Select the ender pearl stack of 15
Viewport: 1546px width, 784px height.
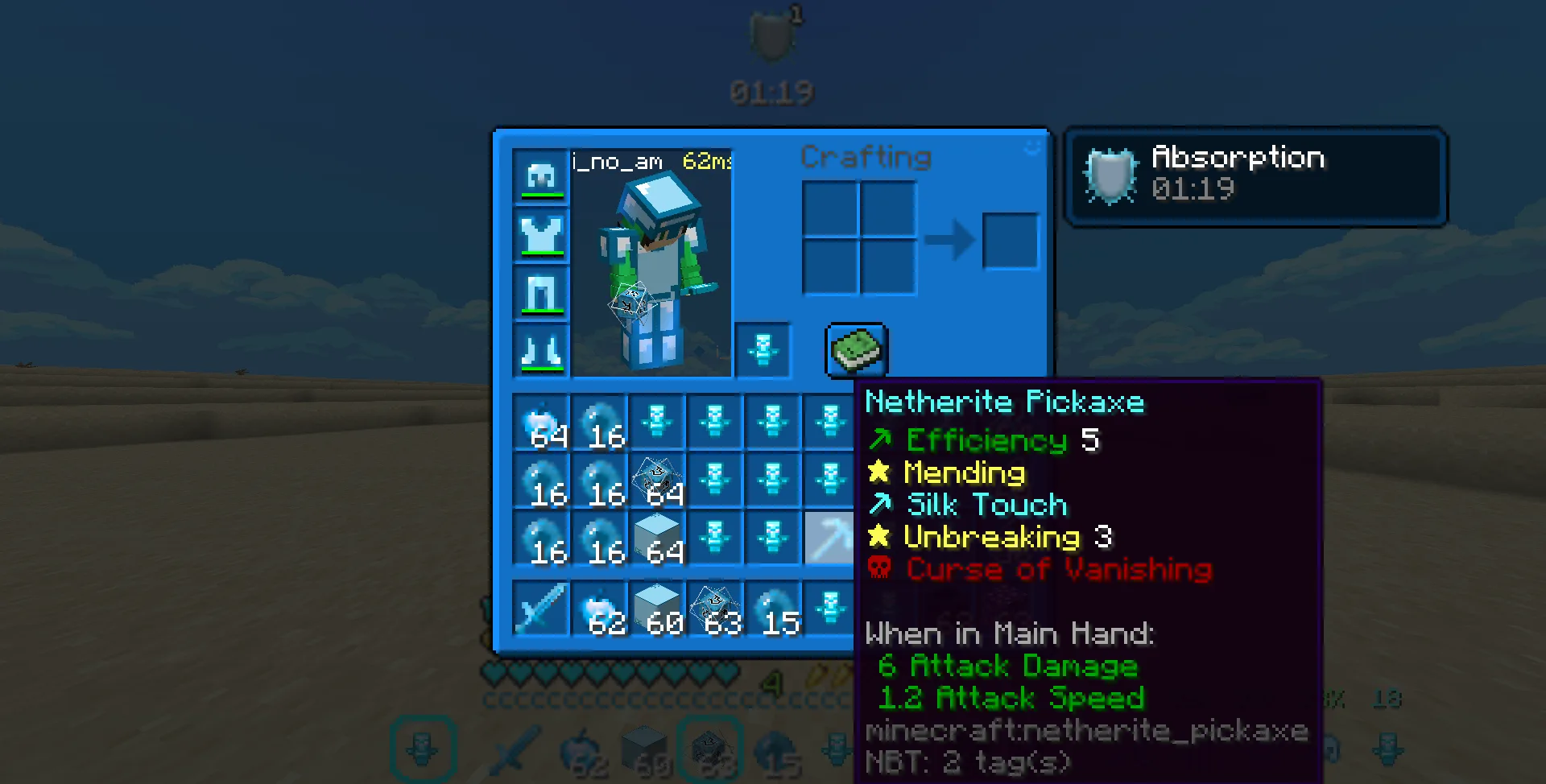(773, 608)
